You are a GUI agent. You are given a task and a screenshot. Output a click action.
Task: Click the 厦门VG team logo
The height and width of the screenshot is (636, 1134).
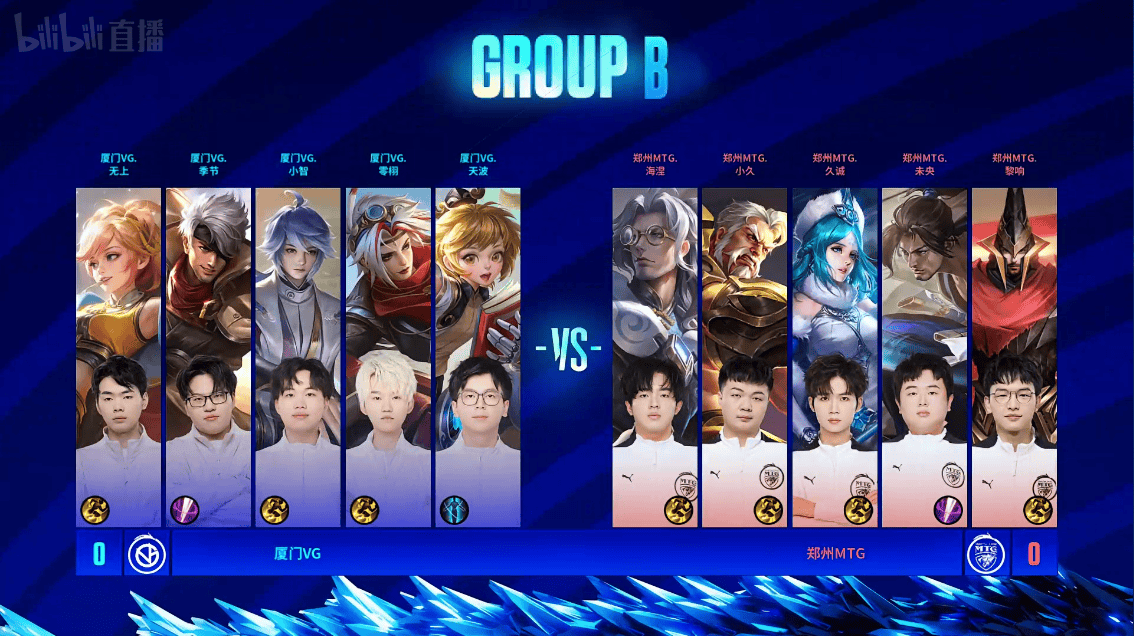coord(146,554)
